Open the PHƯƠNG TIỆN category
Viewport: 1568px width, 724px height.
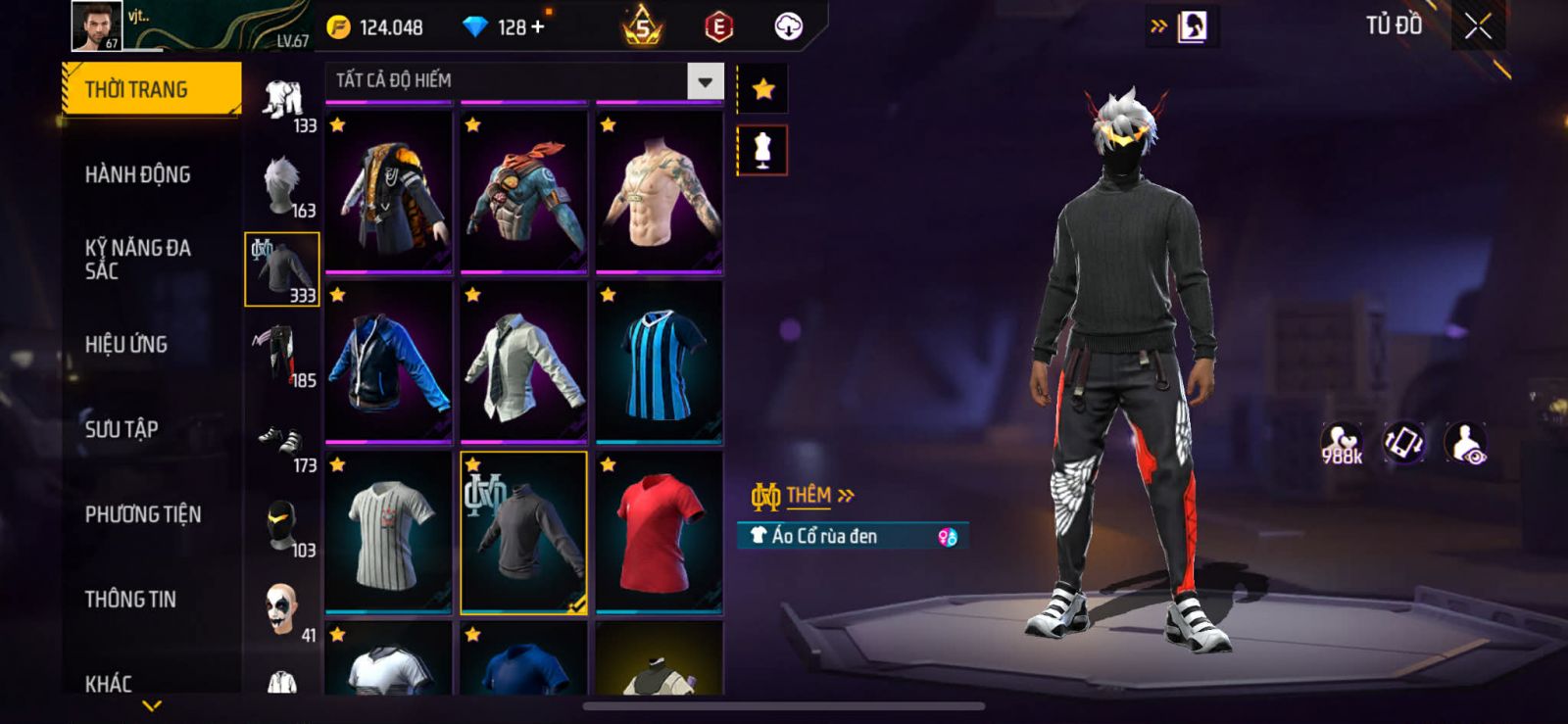pyautogui.click(x=143, y=514)
